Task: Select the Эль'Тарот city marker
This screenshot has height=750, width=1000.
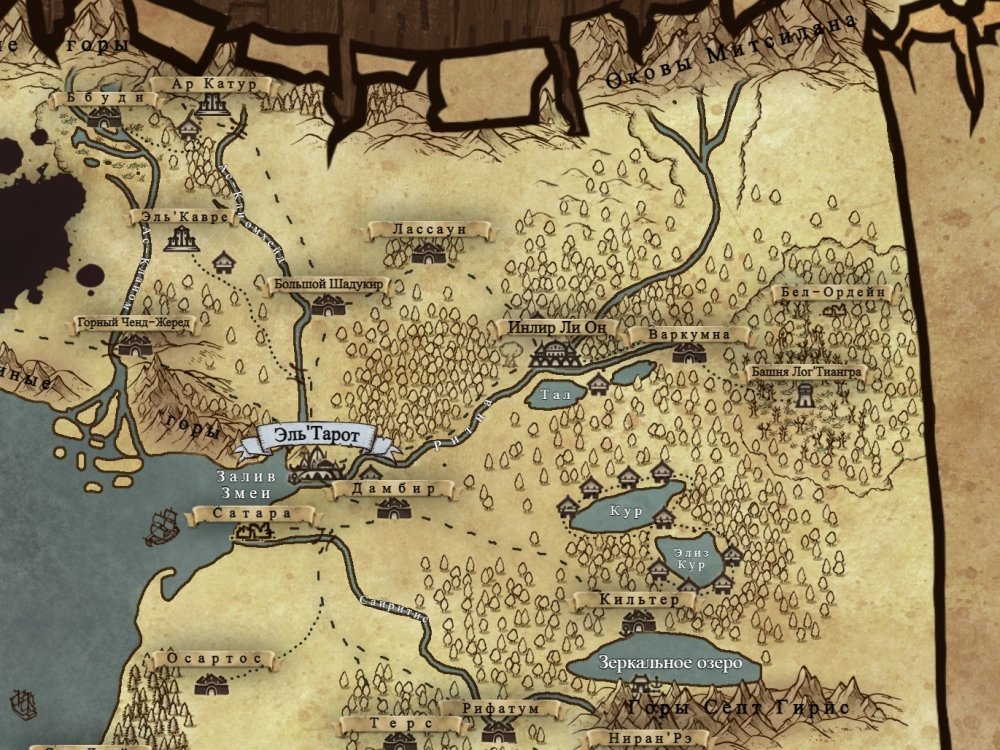Action: pos(315,437)
